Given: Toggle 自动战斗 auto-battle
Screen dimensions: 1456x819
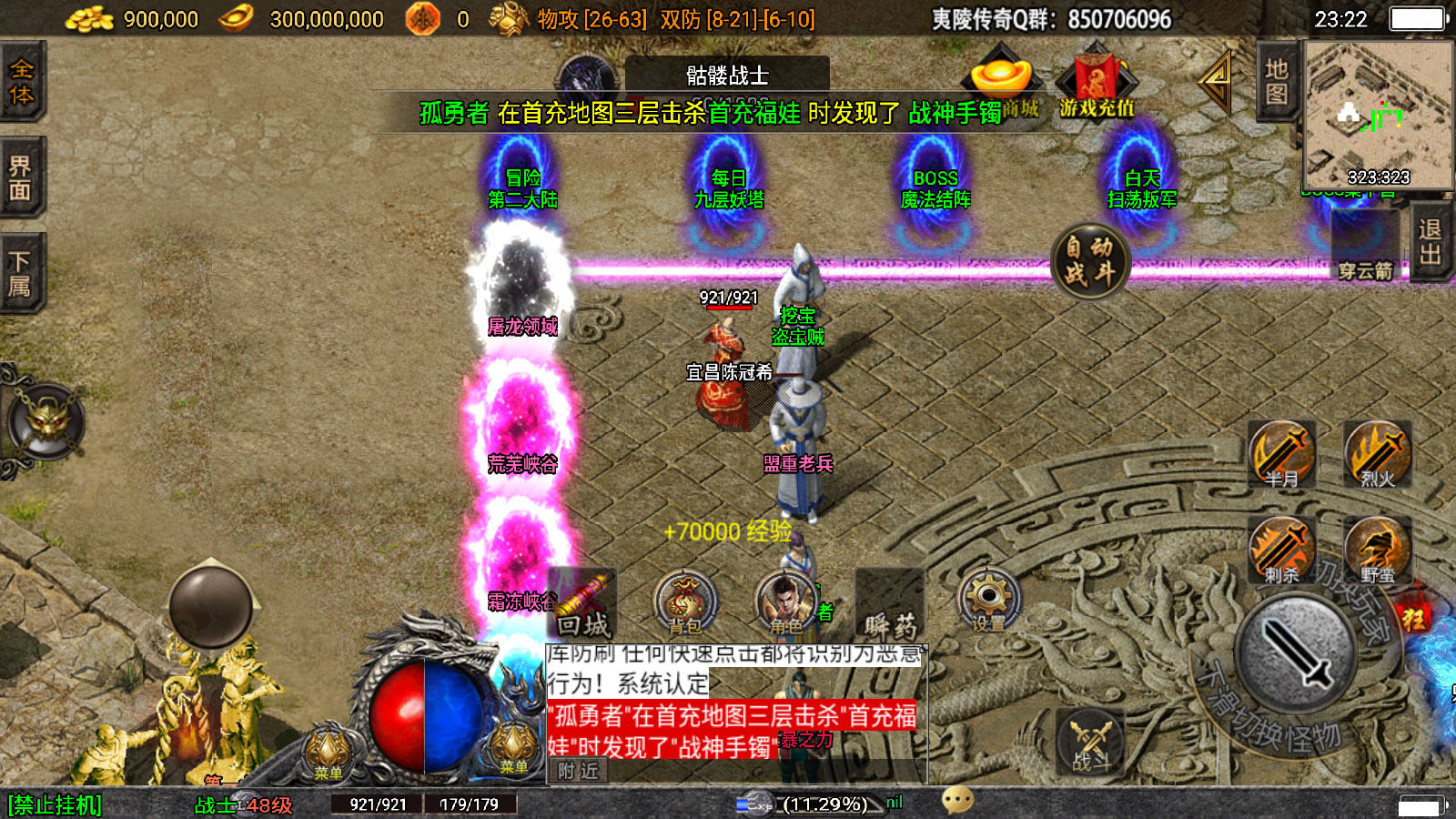Looking at the screenshot, I should [x=1089, y=260].
